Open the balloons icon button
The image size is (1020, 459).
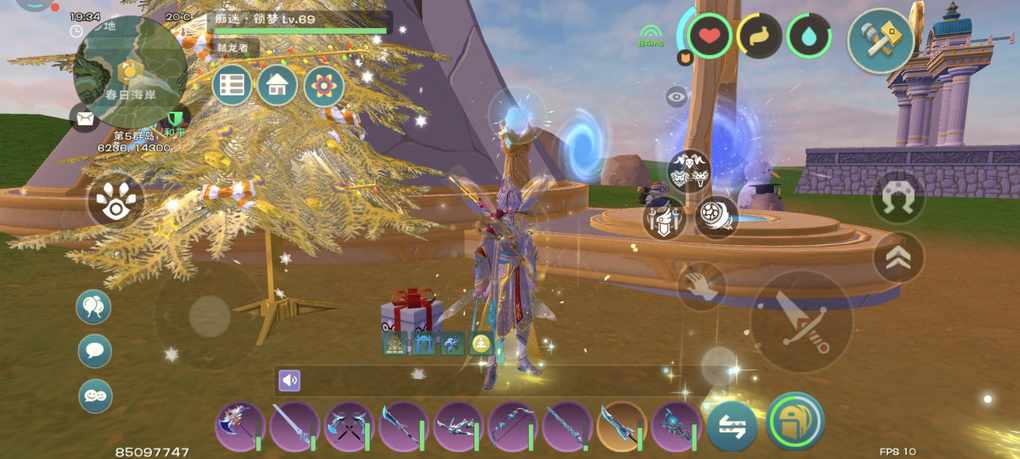[94, 307]
